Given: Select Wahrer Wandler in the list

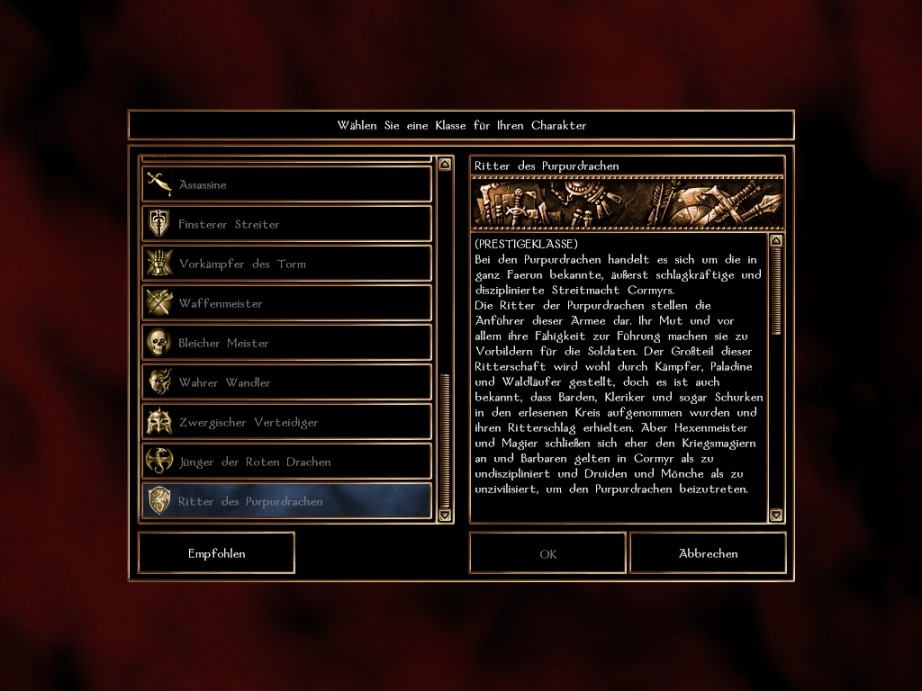Looking at the screenshot, I should coord(286,382).
